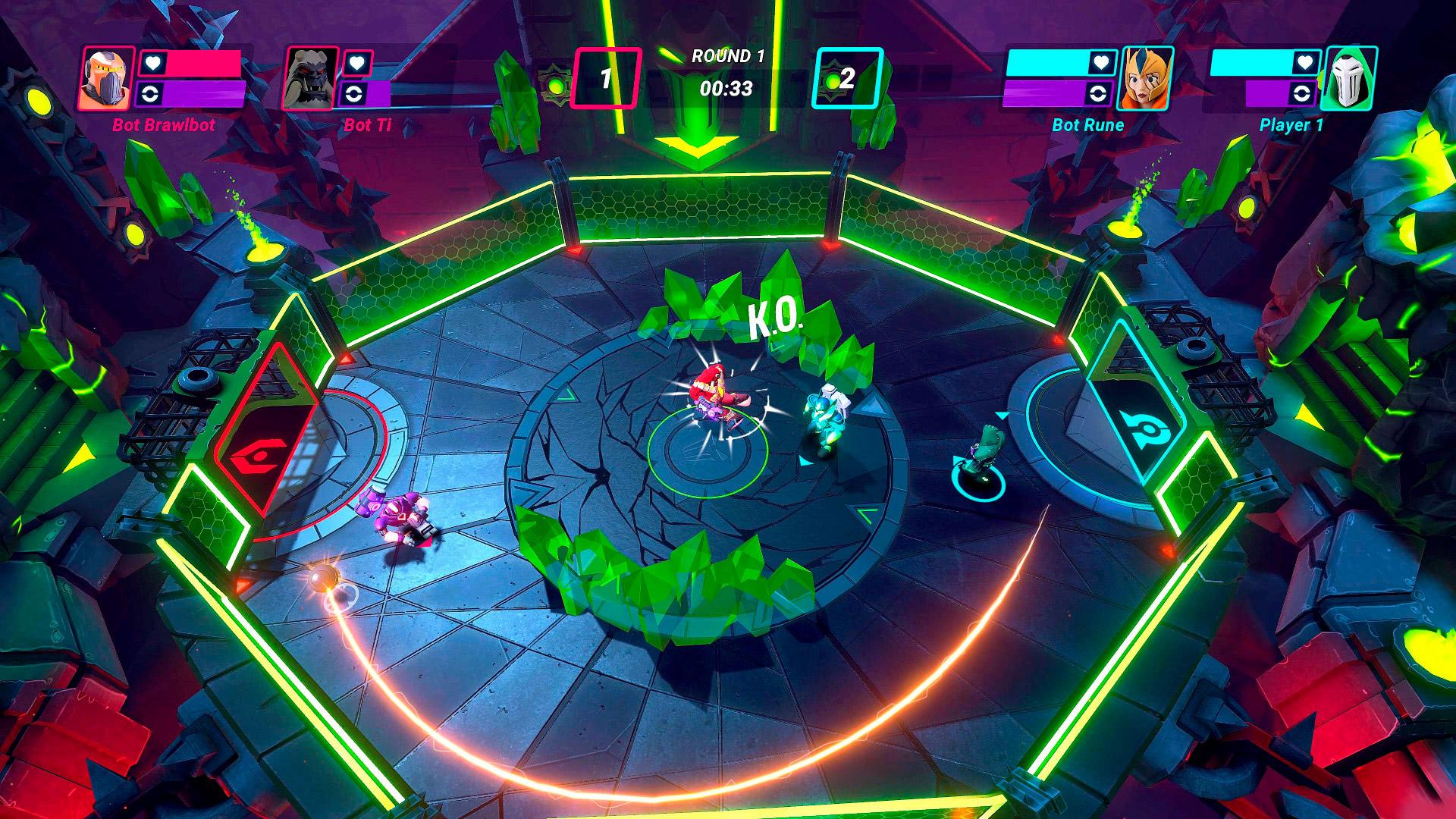The height and width of the screenshot is (819, 1456).
Task: Click Bot Ti's gorilla portrait
Action: 311,78
